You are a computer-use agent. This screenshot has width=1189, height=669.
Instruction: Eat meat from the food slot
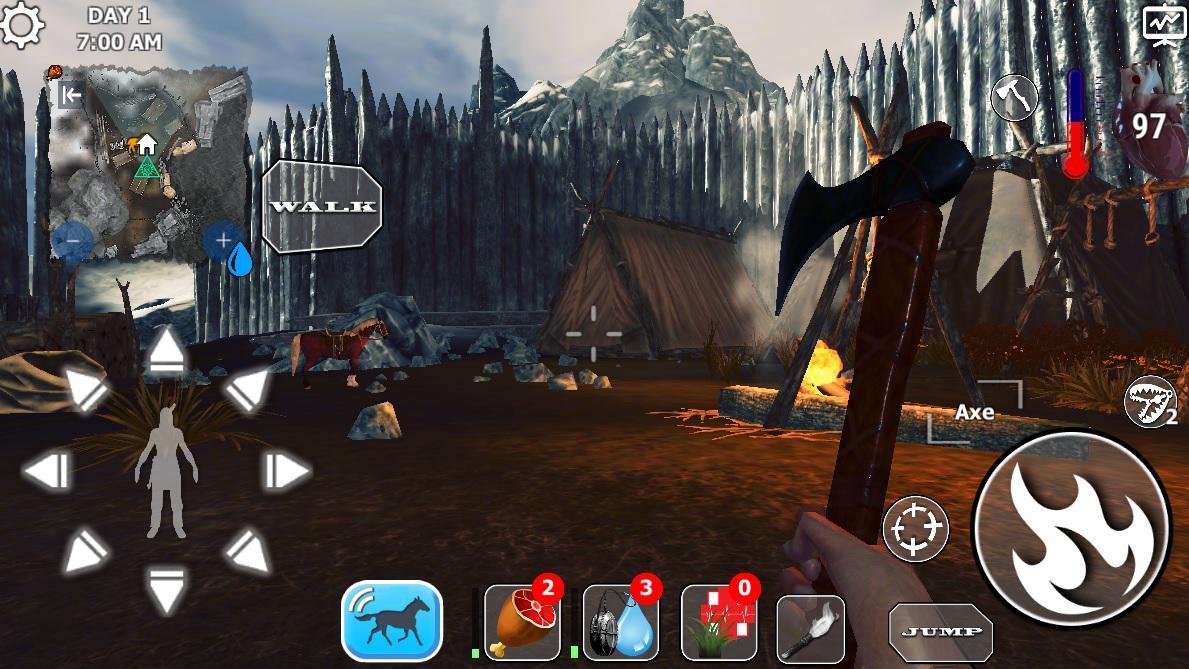coord(521,622)
